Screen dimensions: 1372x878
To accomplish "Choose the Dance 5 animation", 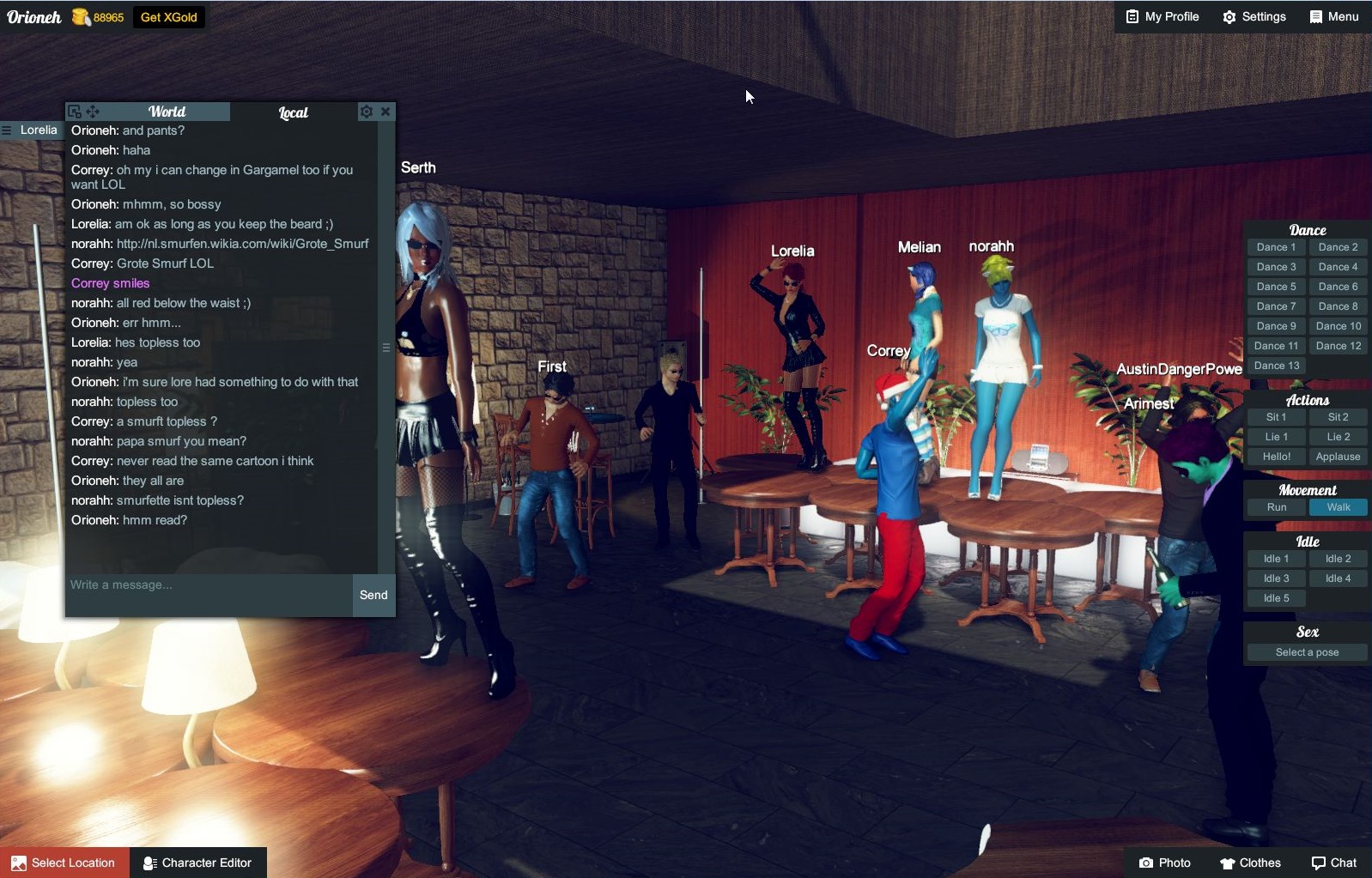I will 1276,287.
